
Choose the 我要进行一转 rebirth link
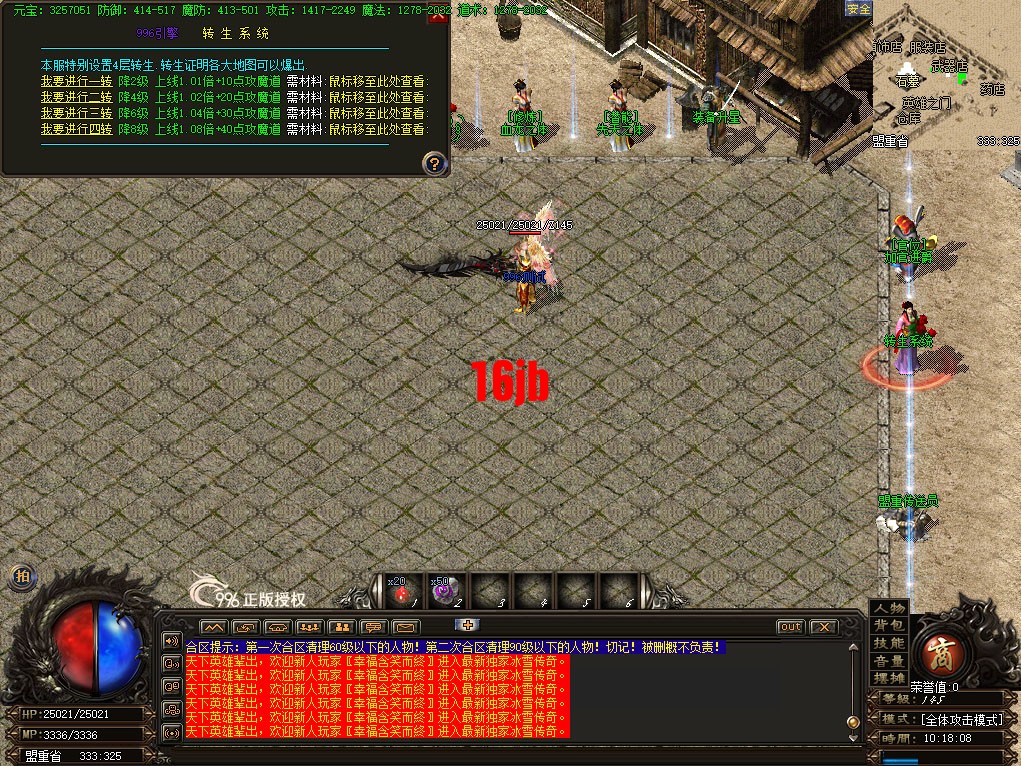point(76,82)
